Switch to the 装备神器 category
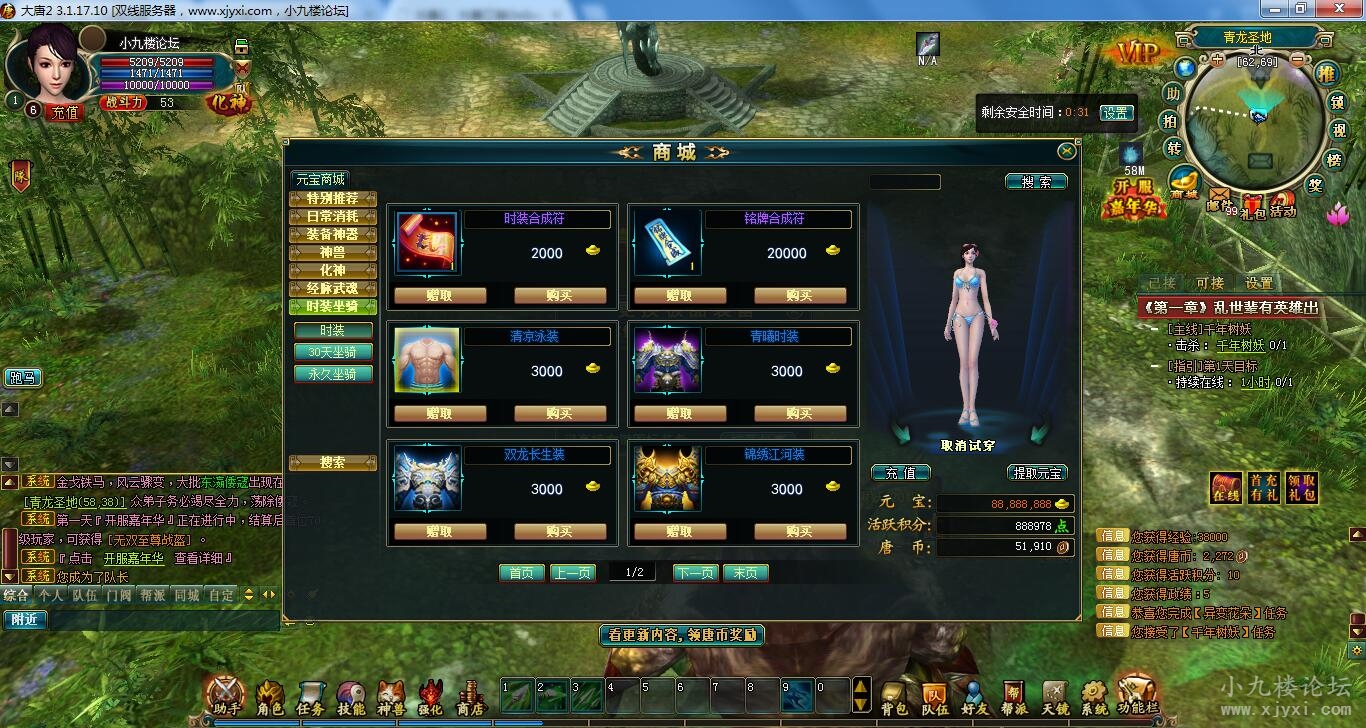 (332, 235)
